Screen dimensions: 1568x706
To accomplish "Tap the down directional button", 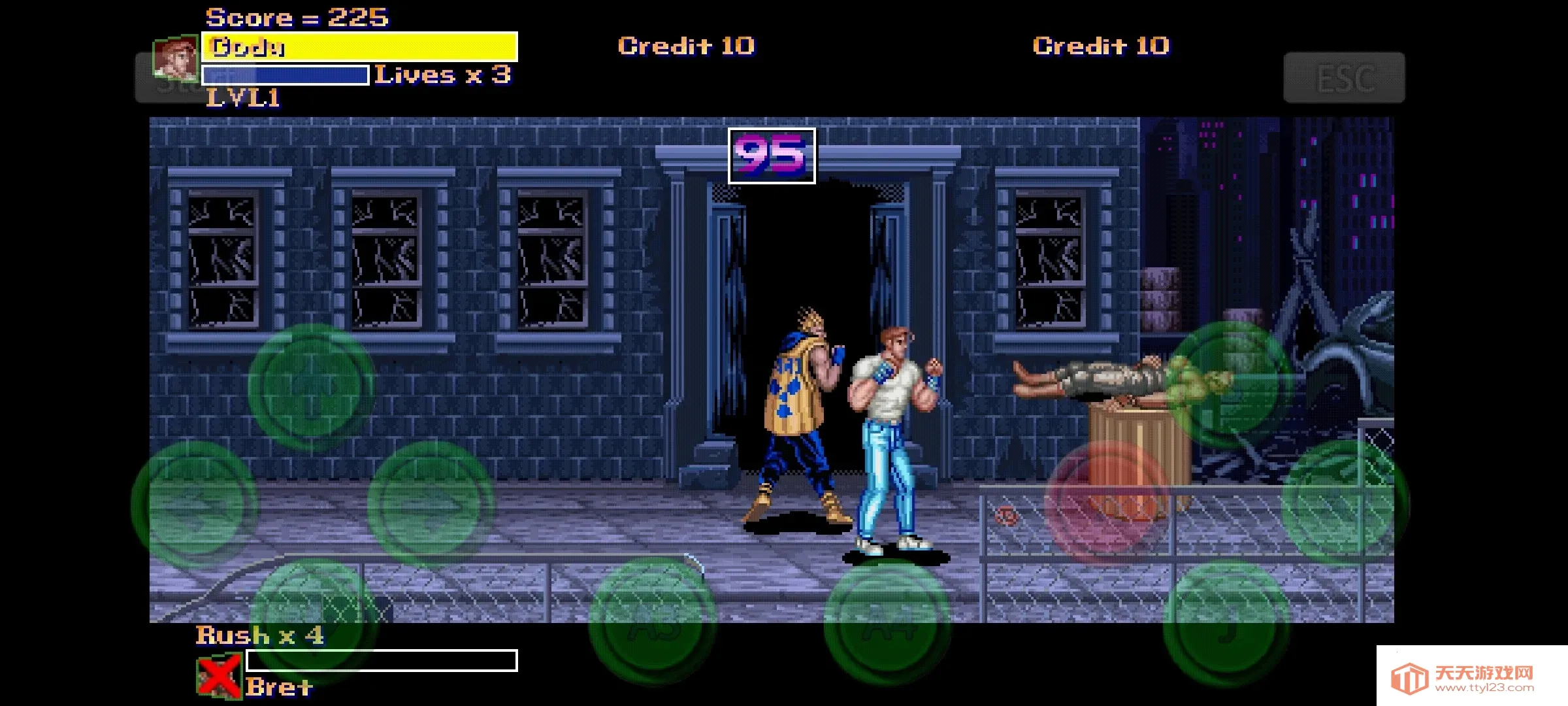I will point(312,618).
